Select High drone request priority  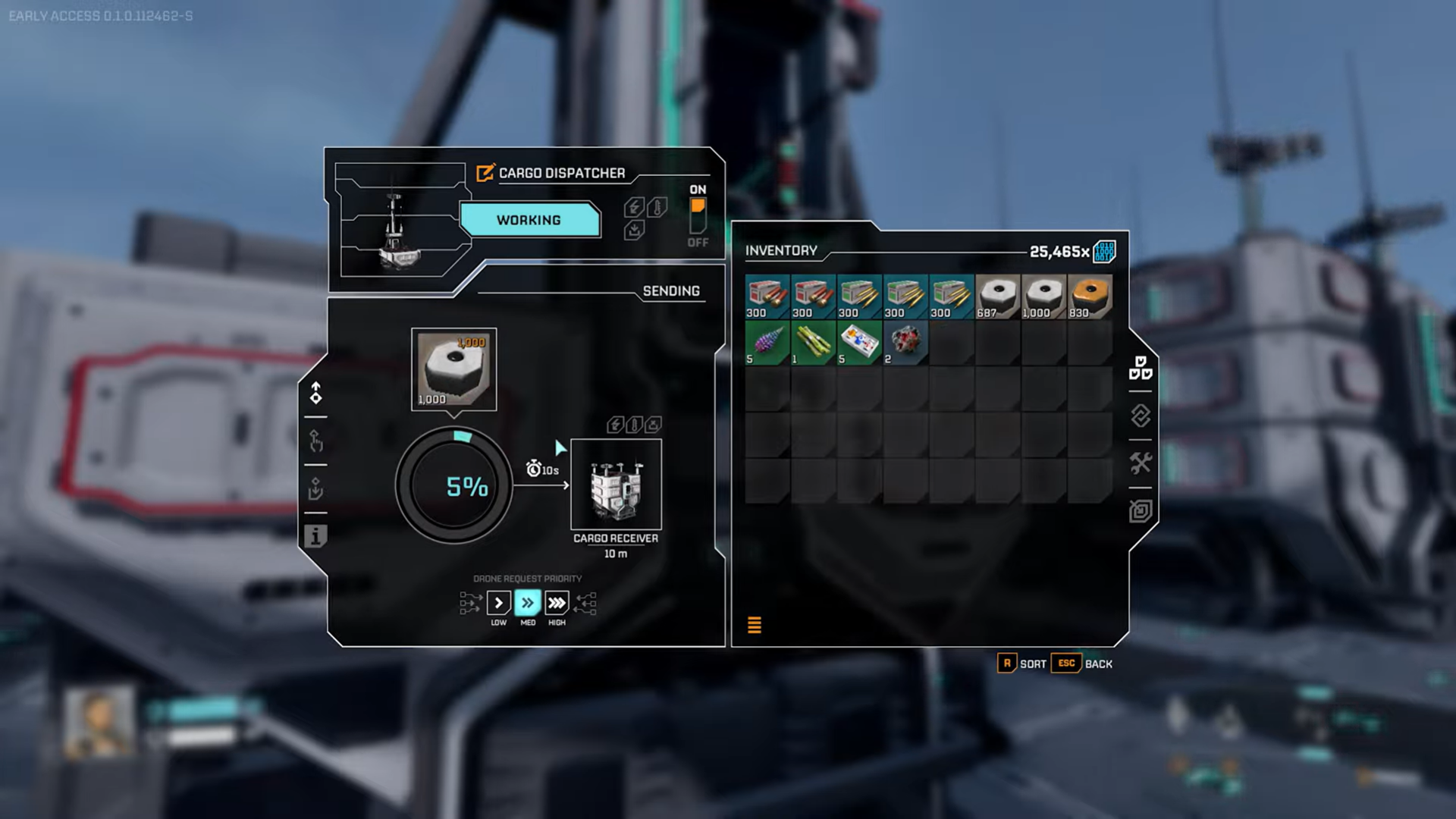(557, 603)
